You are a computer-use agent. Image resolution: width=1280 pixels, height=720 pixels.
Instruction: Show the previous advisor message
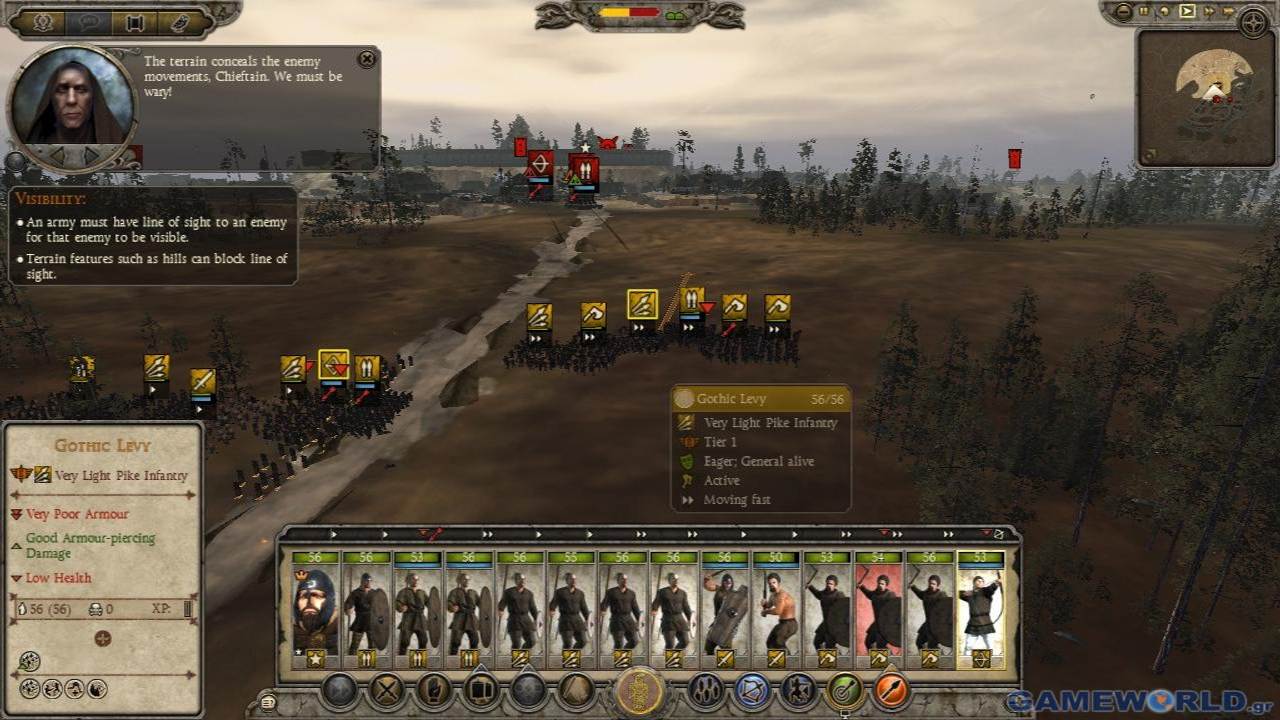click(57, 156)
